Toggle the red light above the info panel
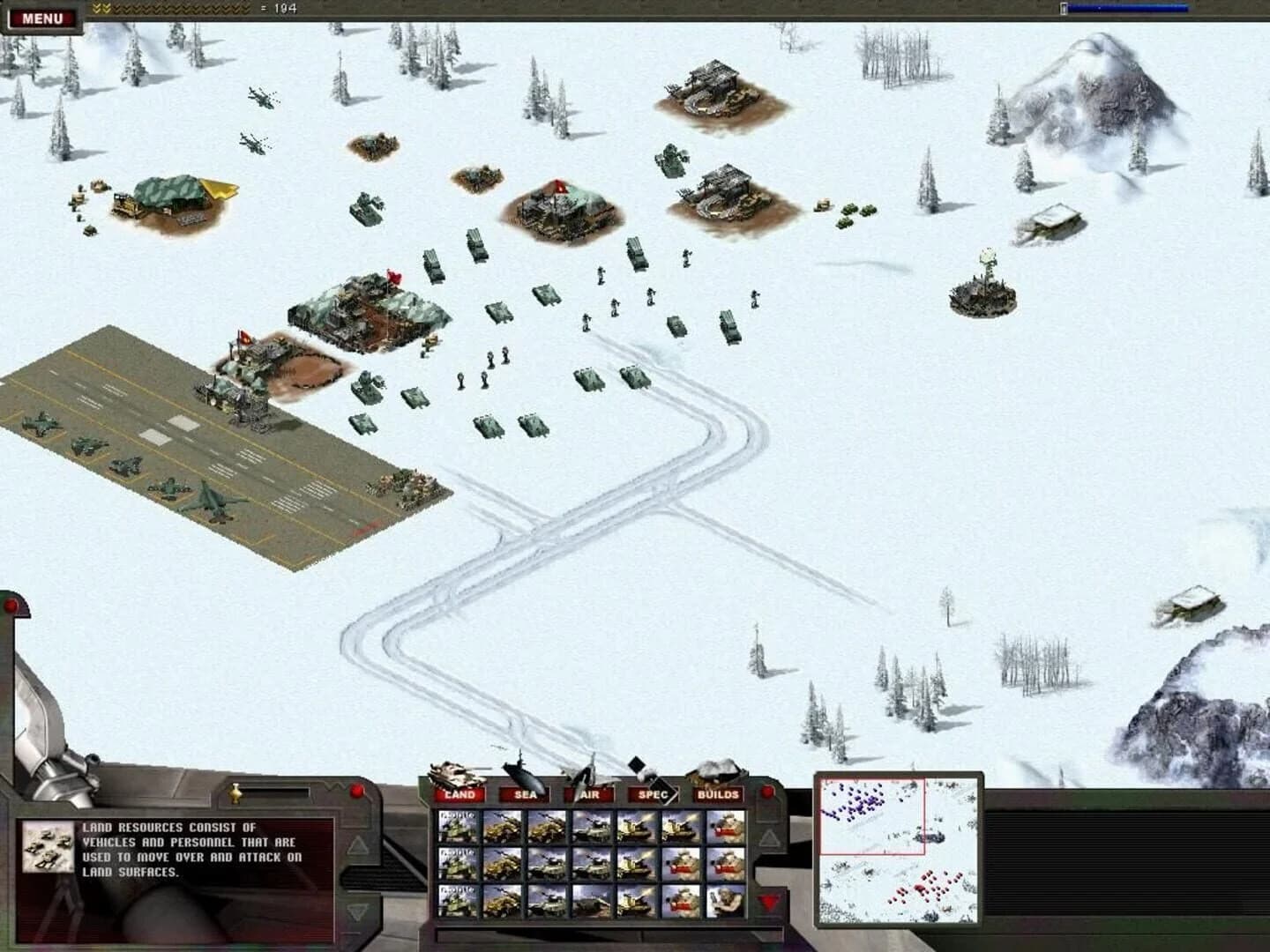Image resolution: width=1270 pixels, height=952 pixels. tap(357, 790)
